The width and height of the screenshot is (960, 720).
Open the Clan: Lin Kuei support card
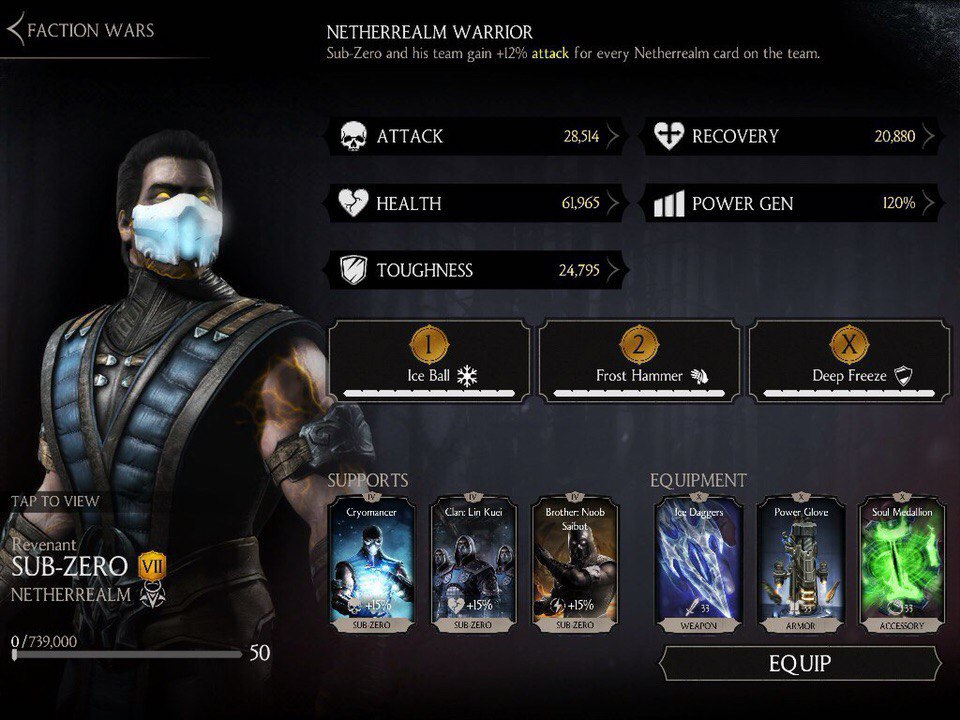[473, 564]
